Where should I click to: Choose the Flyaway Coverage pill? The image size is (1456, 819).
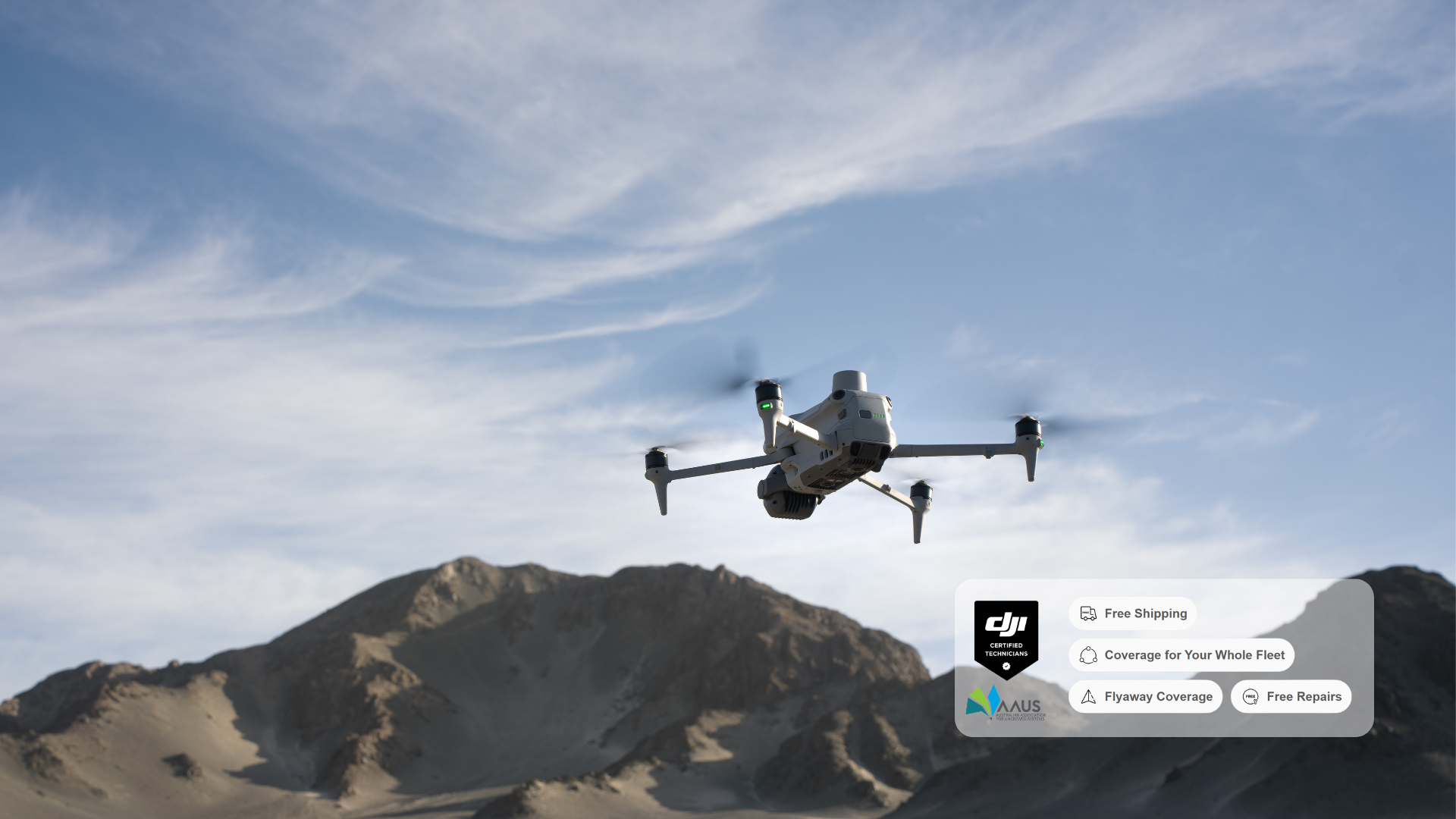click(1146, 697)
